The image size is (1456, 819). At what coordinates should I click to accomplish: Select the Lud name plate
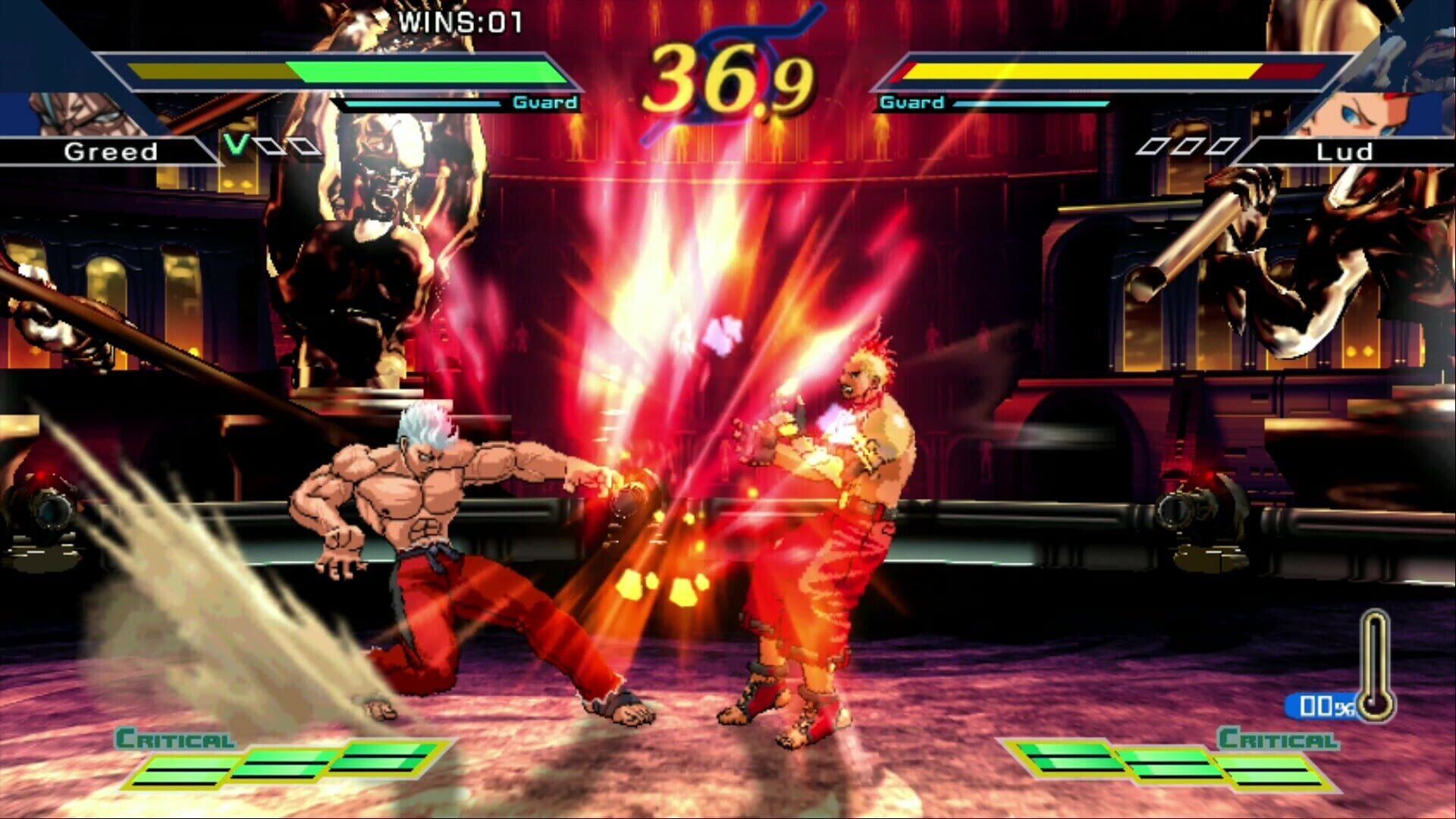(x=1346, y=152)
